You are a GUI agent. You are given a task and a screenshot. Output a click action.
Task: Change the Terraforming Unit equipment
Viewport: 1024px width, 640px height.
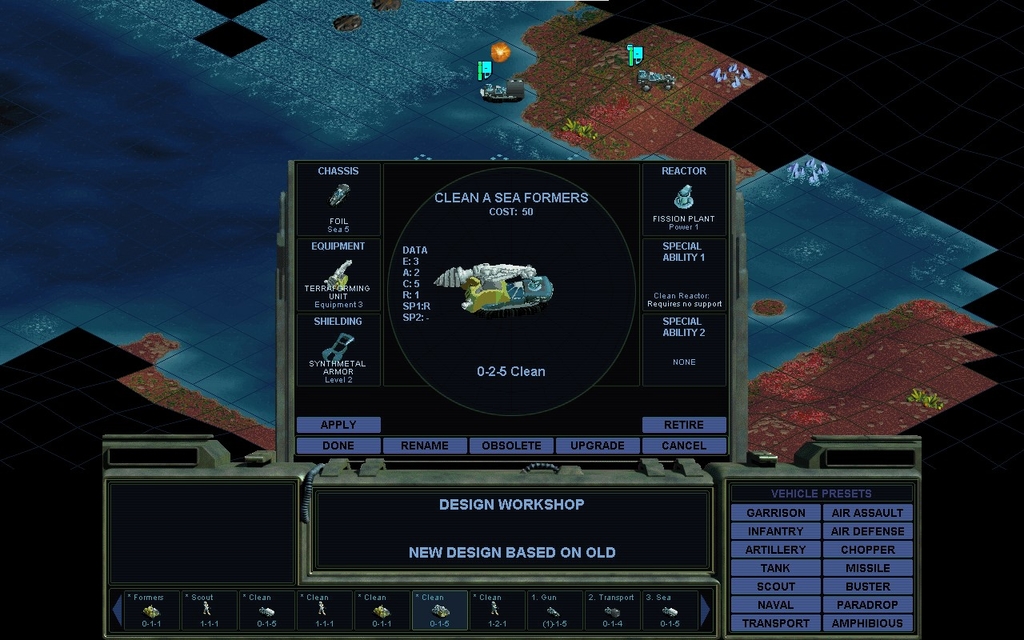point(338,275)
